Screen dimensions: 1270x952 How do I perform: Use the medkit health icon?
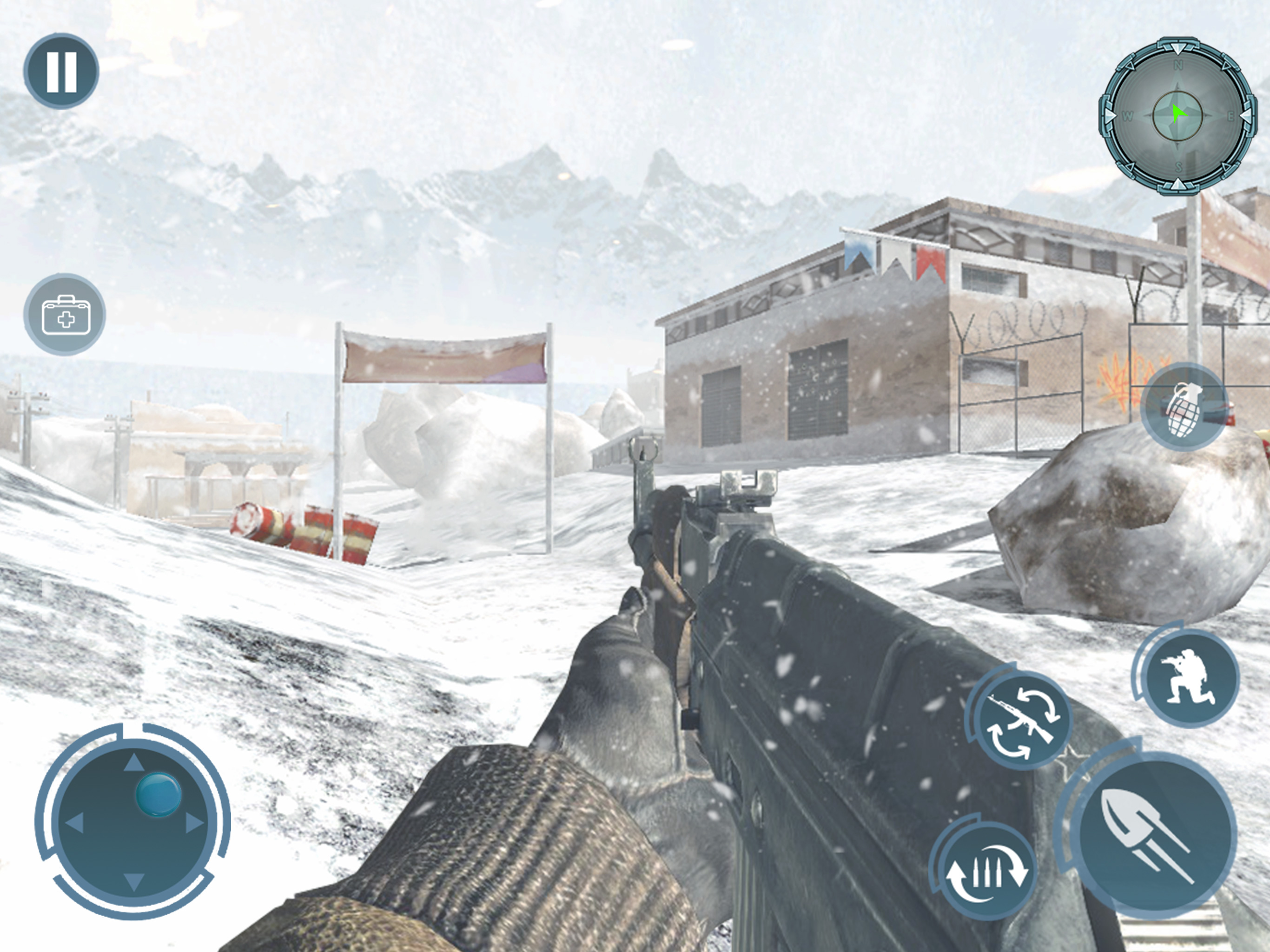(65, 315)
